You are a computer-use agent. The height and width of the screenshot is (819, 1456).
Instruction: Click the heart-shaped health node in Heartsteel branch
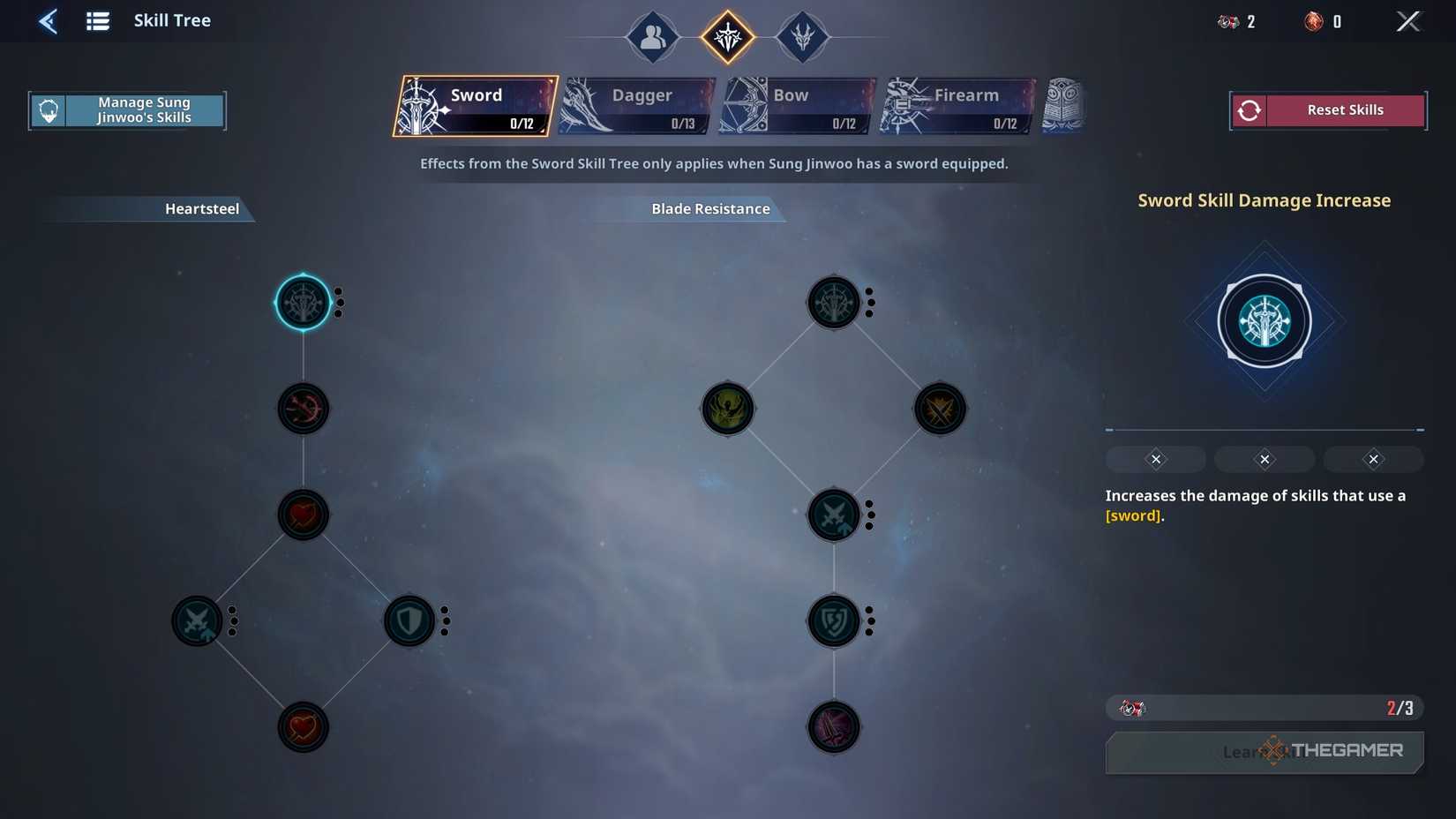[304, 515]
